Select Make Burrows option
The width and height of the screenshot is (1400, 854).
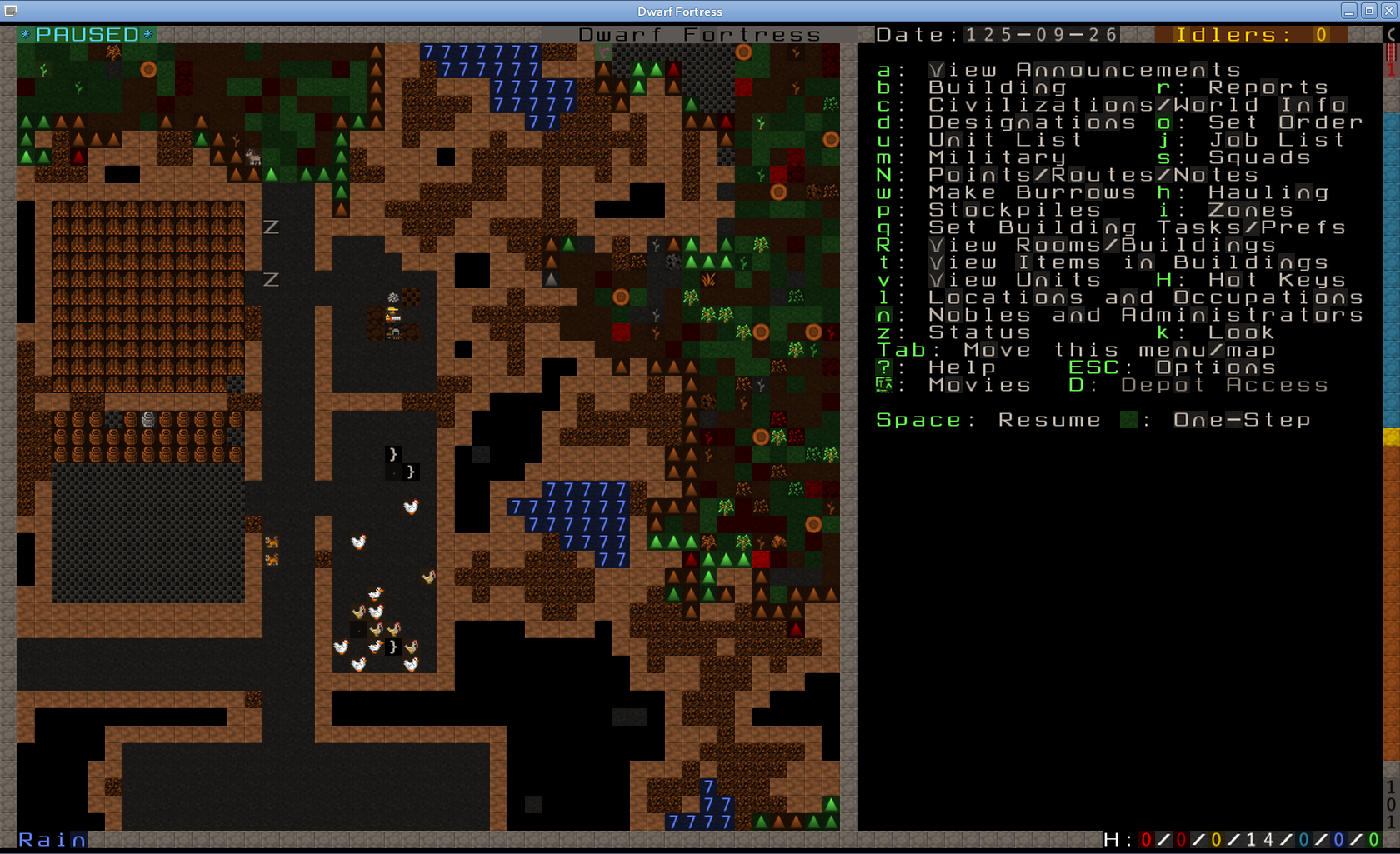click(x=1032, y=192)
